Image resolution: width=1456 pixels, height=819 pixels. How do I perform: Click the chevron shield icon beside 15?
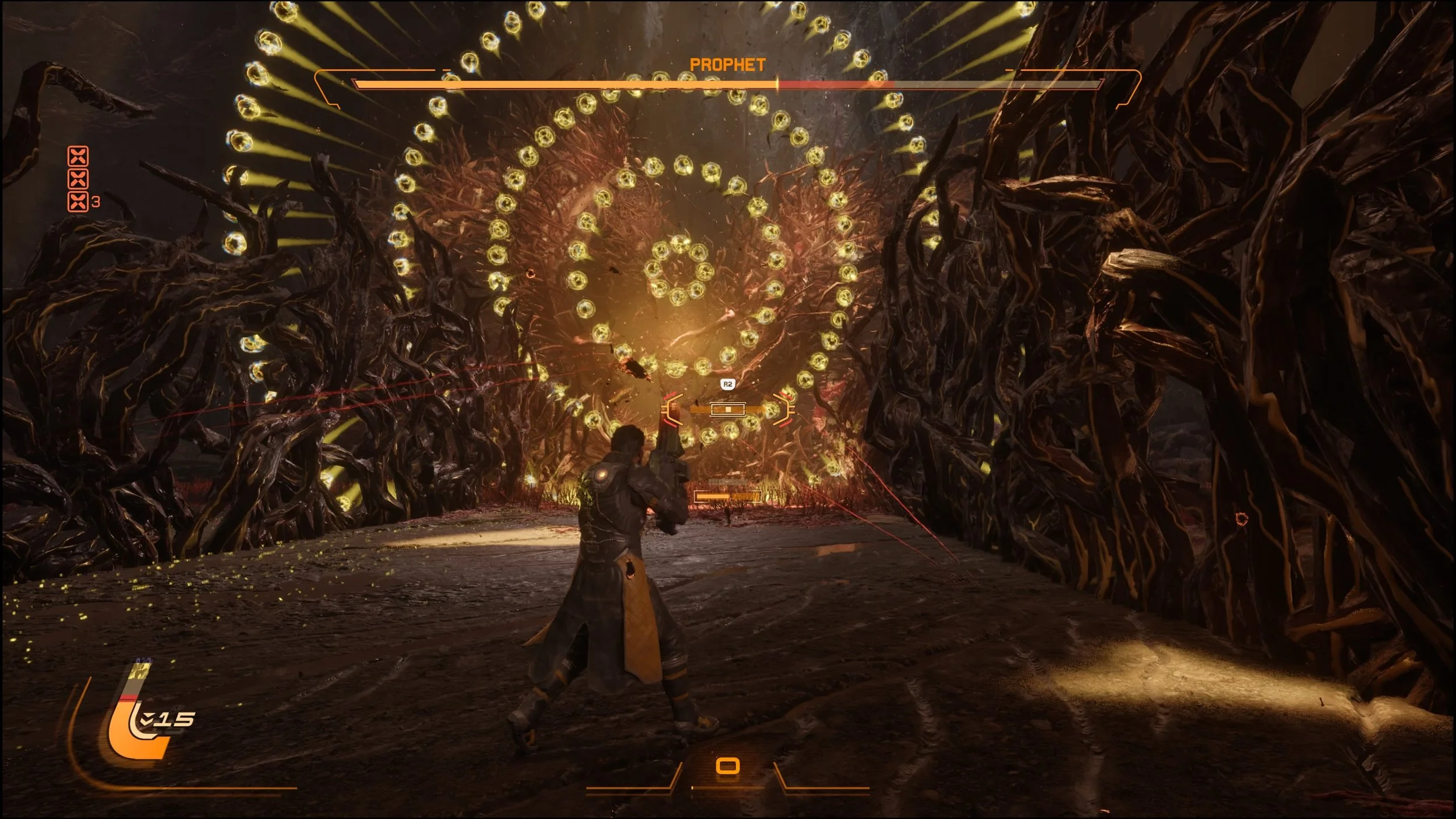(146, 719)
